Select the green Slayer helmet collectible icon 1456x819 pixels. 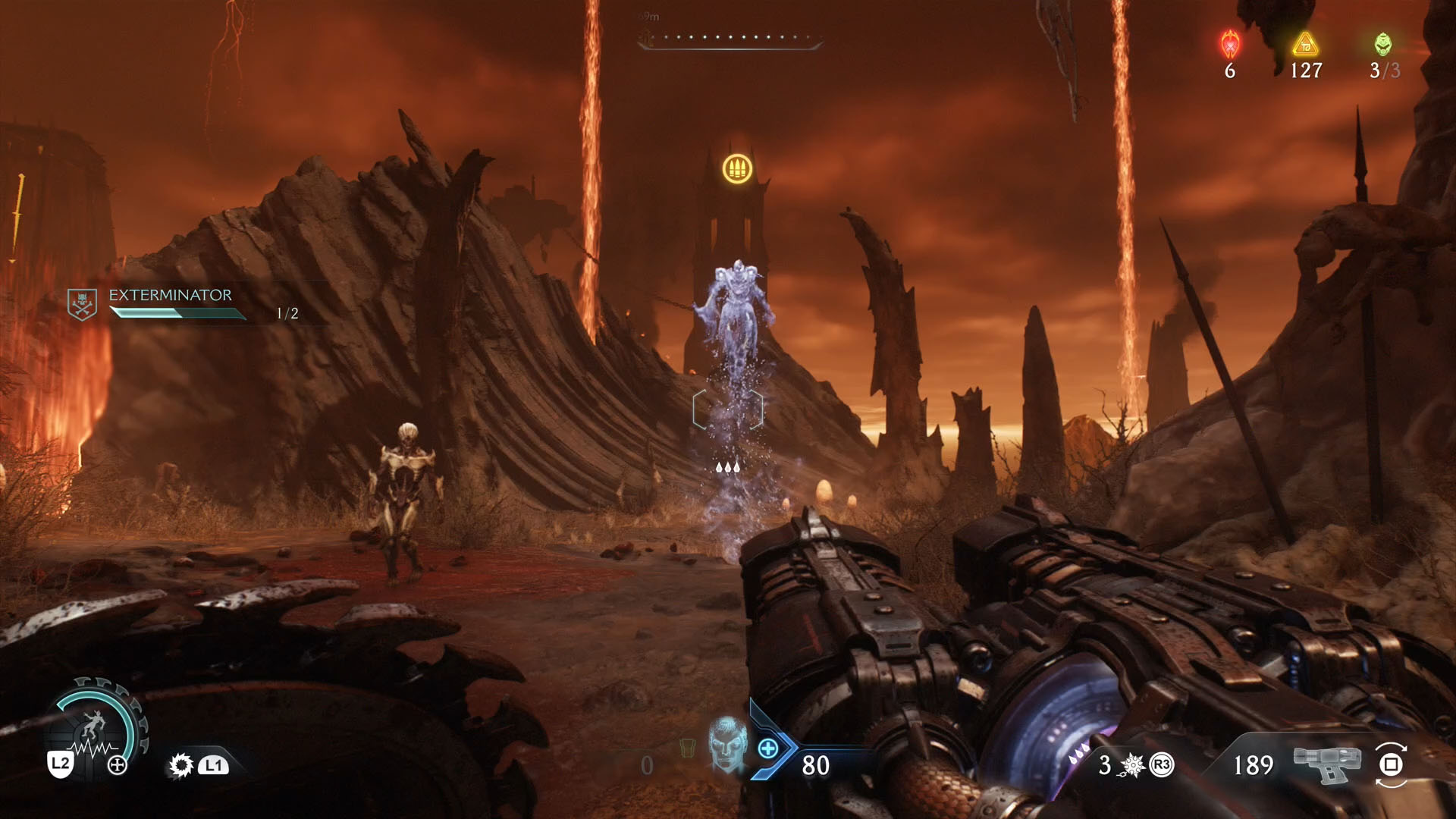[x=1383, y=44]
